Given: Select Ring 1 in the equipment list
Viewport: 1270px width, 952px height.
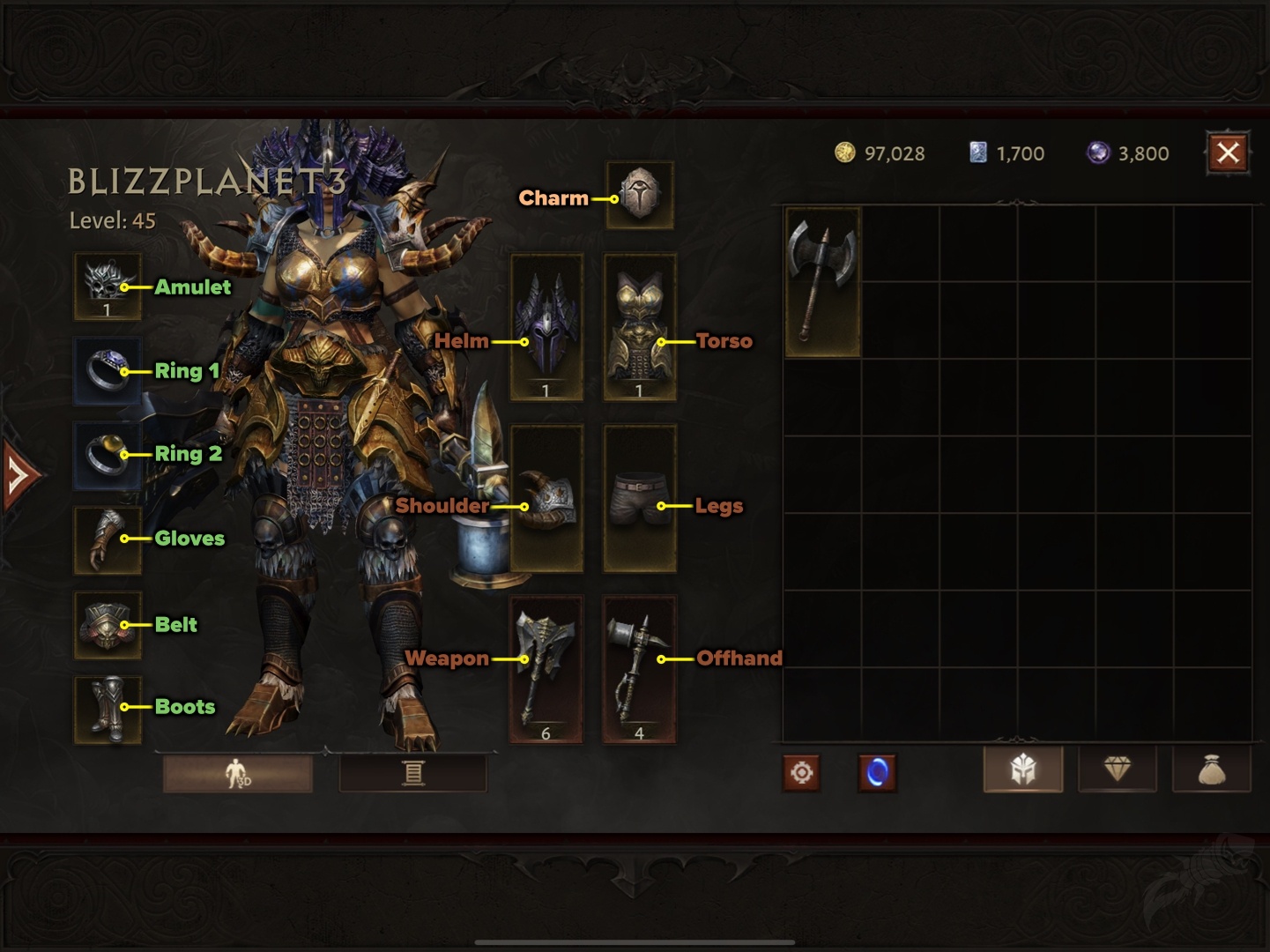Looking at the screenshot, I should point(107,370).
